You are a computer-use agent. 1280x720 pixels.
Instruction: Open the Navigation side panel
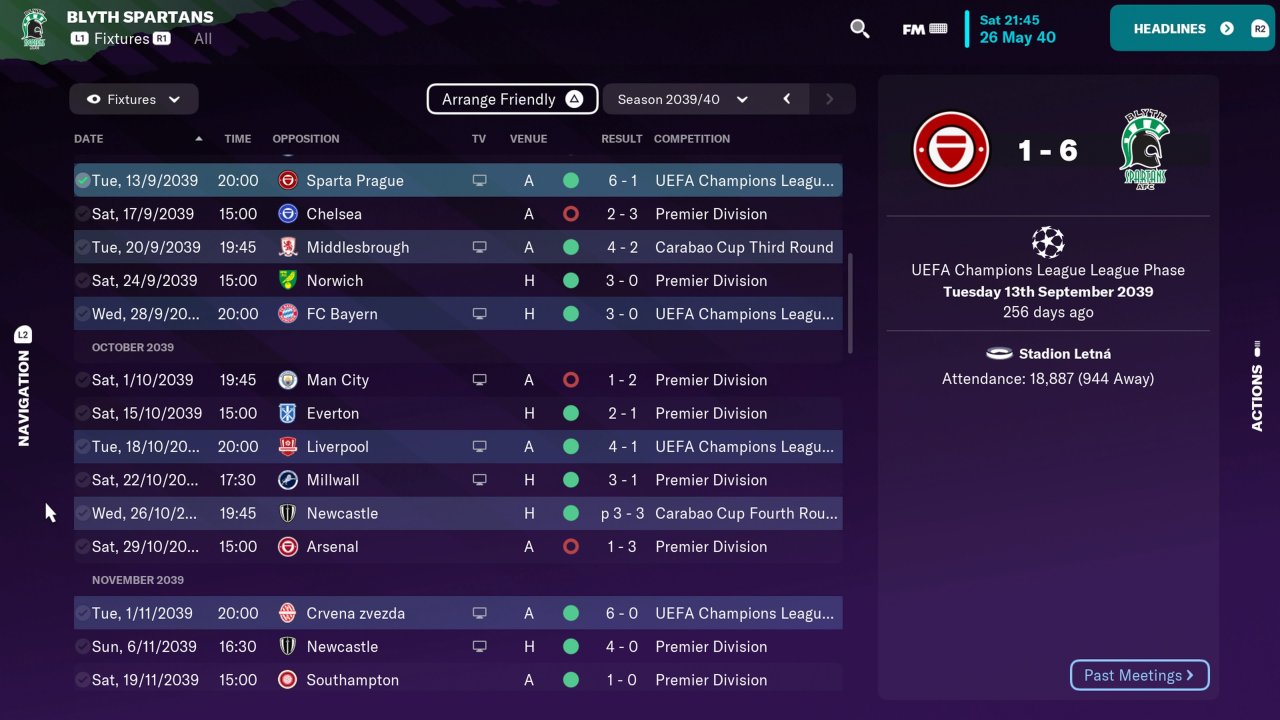(x=23, y=385)
